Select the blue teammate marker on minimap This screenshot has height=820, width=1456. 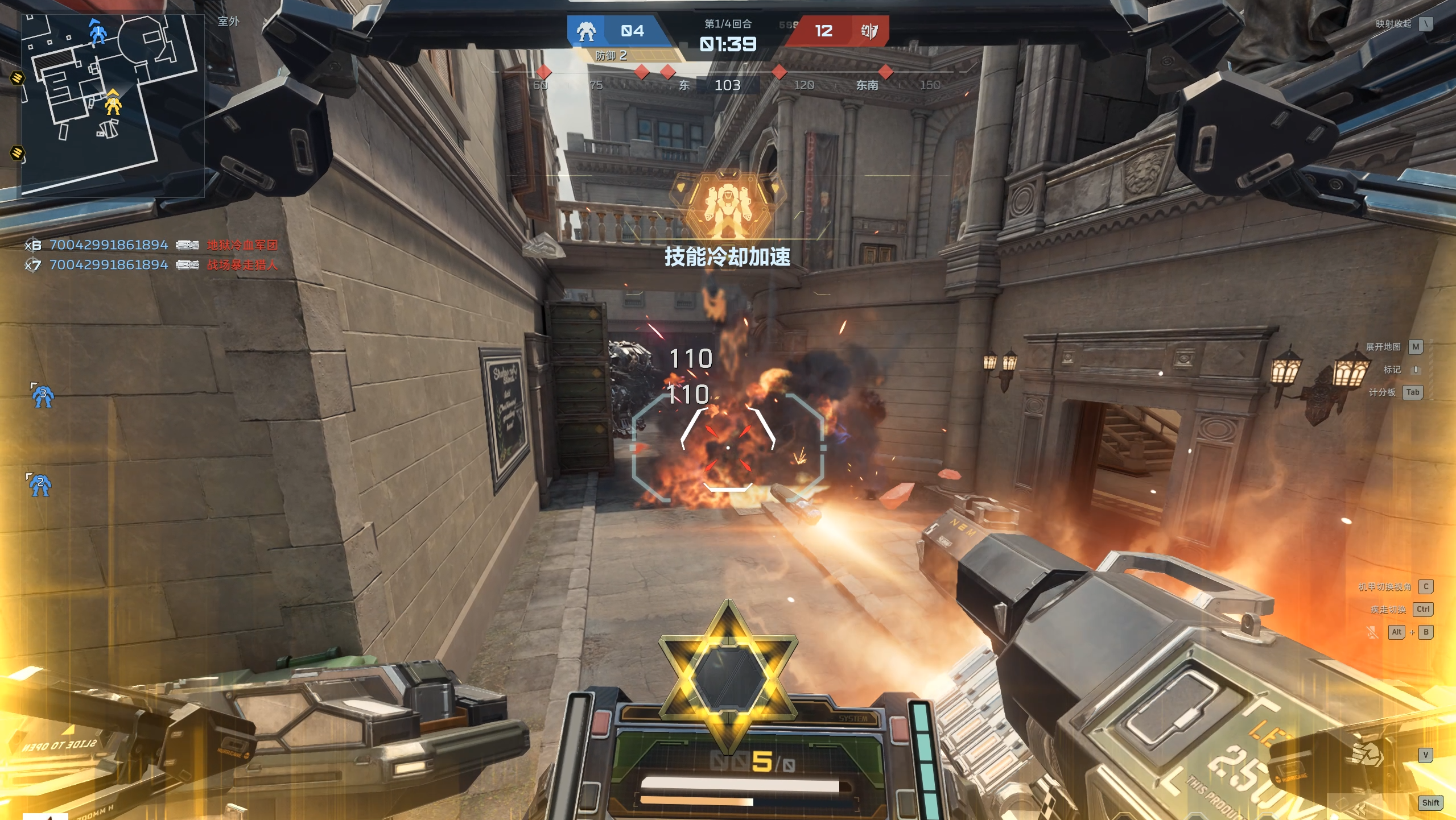coord(98,32)
